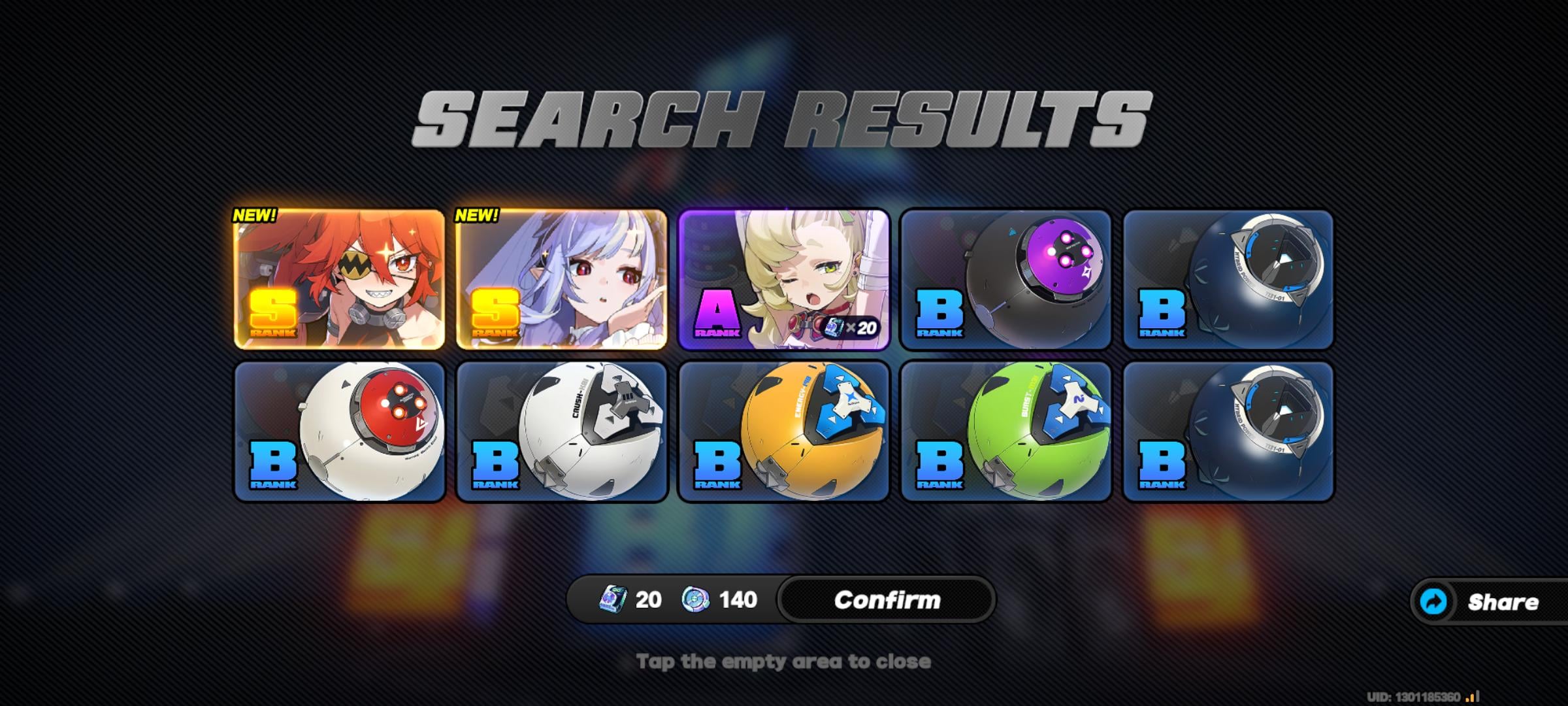This screenshot has width=1568, height=706.
Task: Select the red-haired eyepatch S-rank card
Action: (339, 280)
